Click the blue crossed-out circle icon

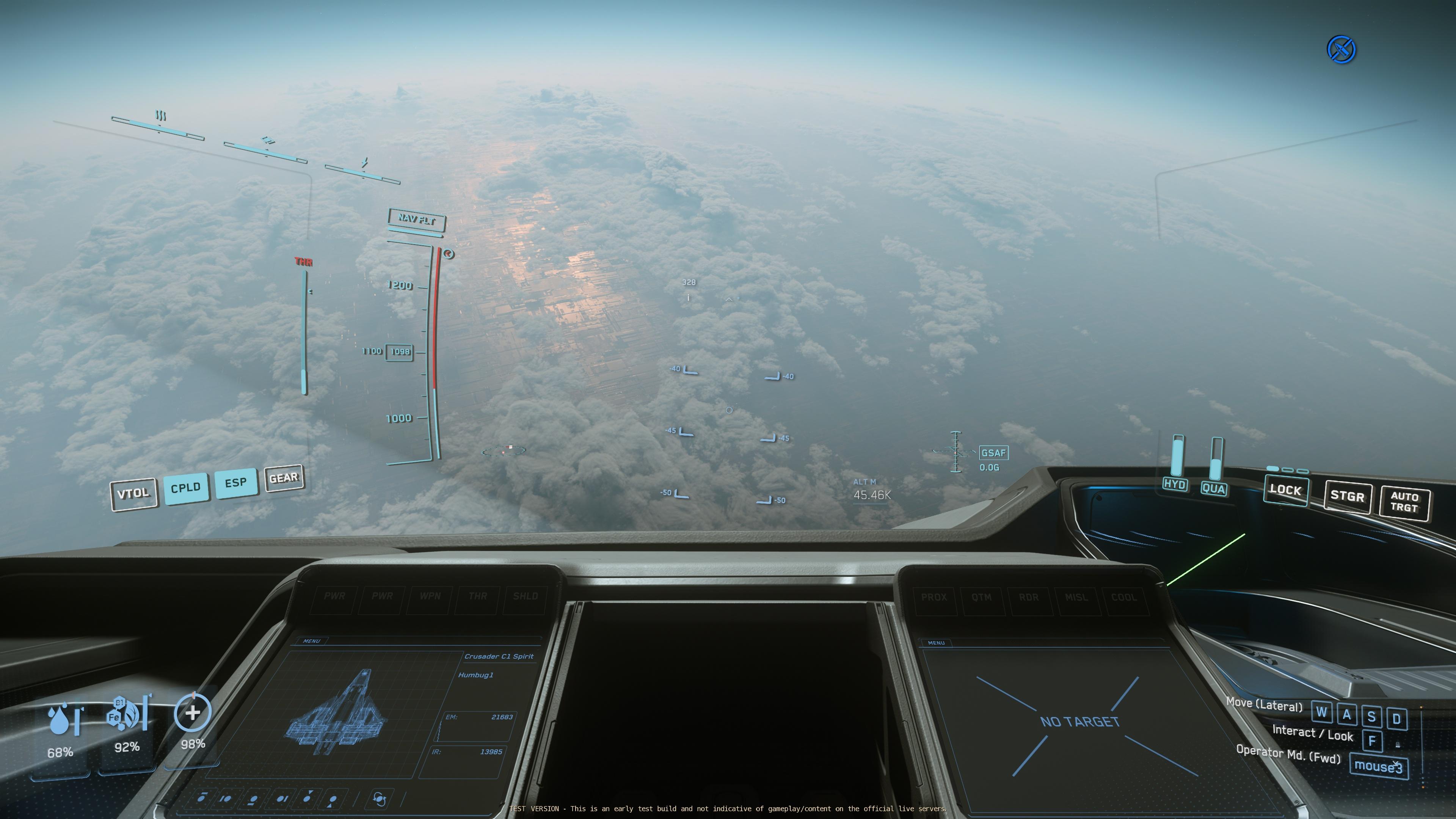1341,50
